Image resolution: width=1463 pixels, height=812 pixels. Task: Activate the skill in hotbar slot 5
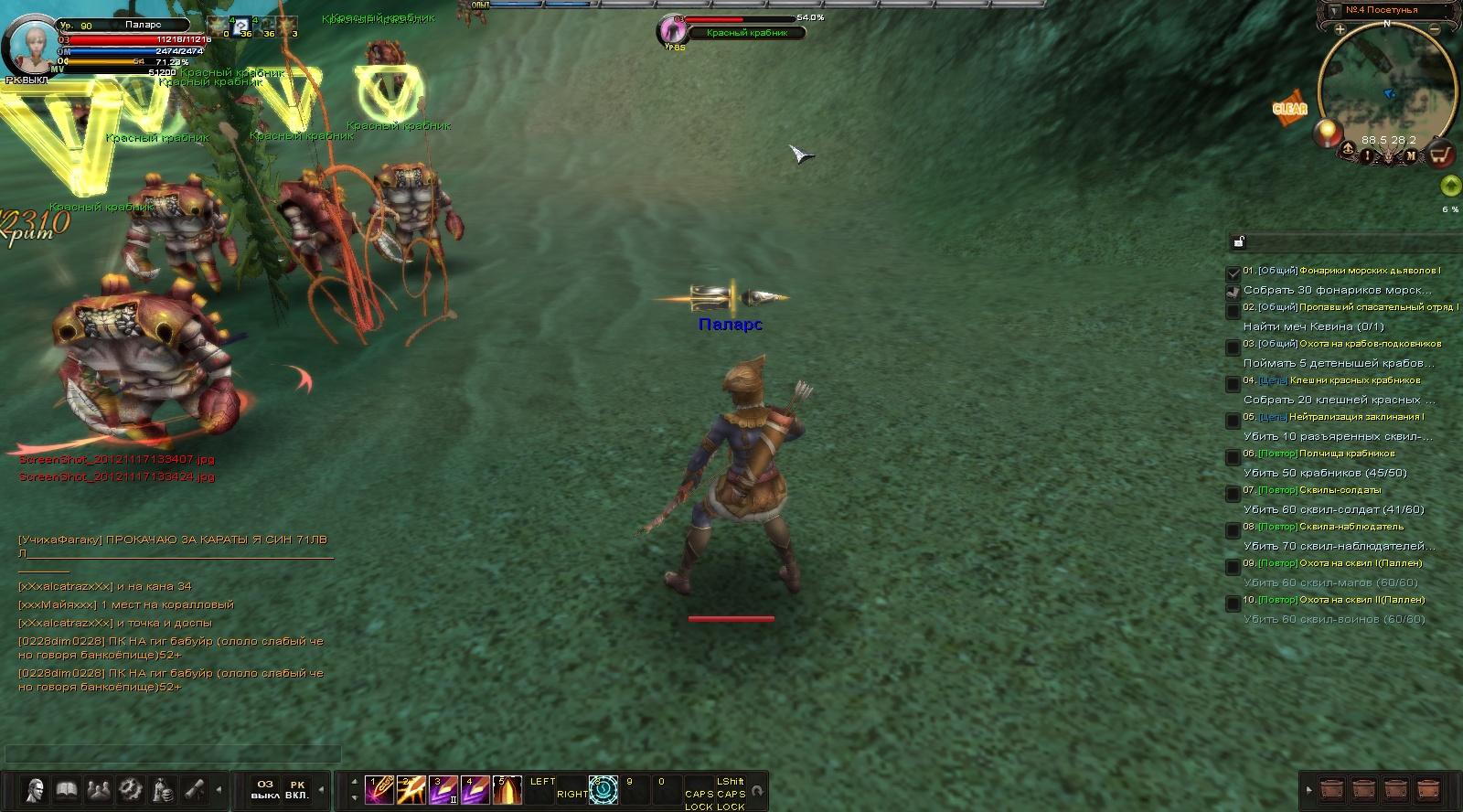pos(507,789)
